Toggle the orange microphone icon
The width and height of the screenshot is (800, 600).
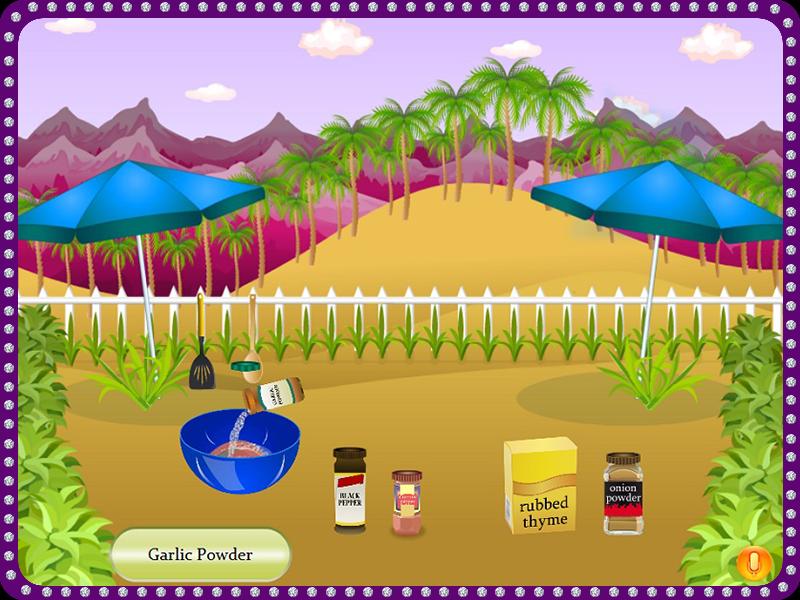pyautogui.click(x=754, y=564)
